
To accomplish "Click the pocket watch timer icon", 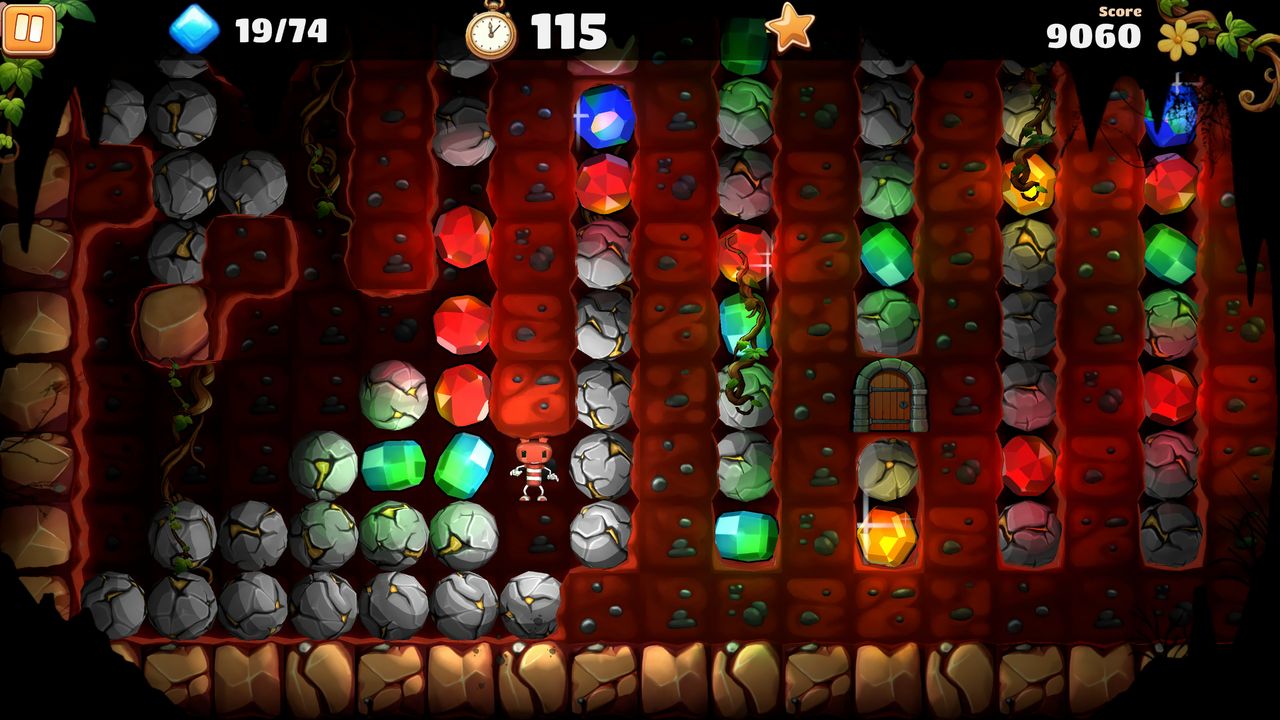I will click(492, 30).
